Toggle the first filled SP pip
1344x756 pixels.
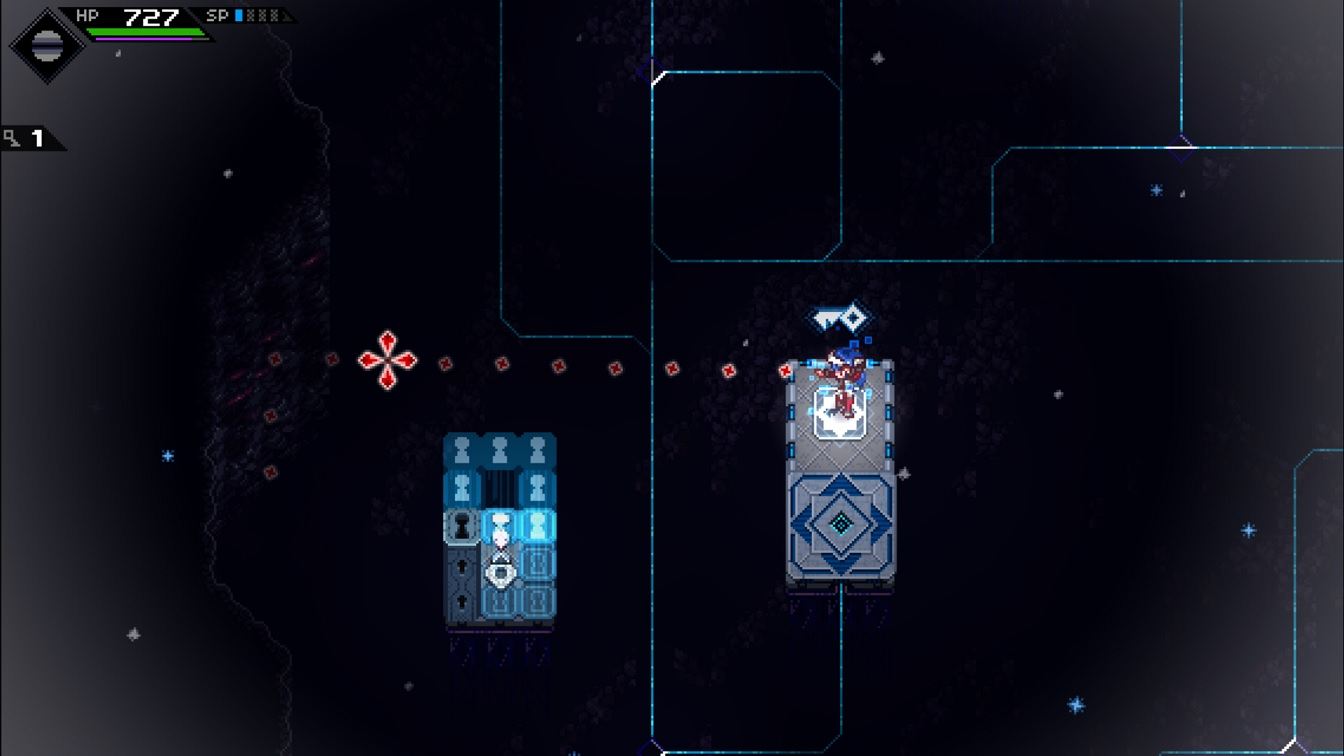(238, 14)
